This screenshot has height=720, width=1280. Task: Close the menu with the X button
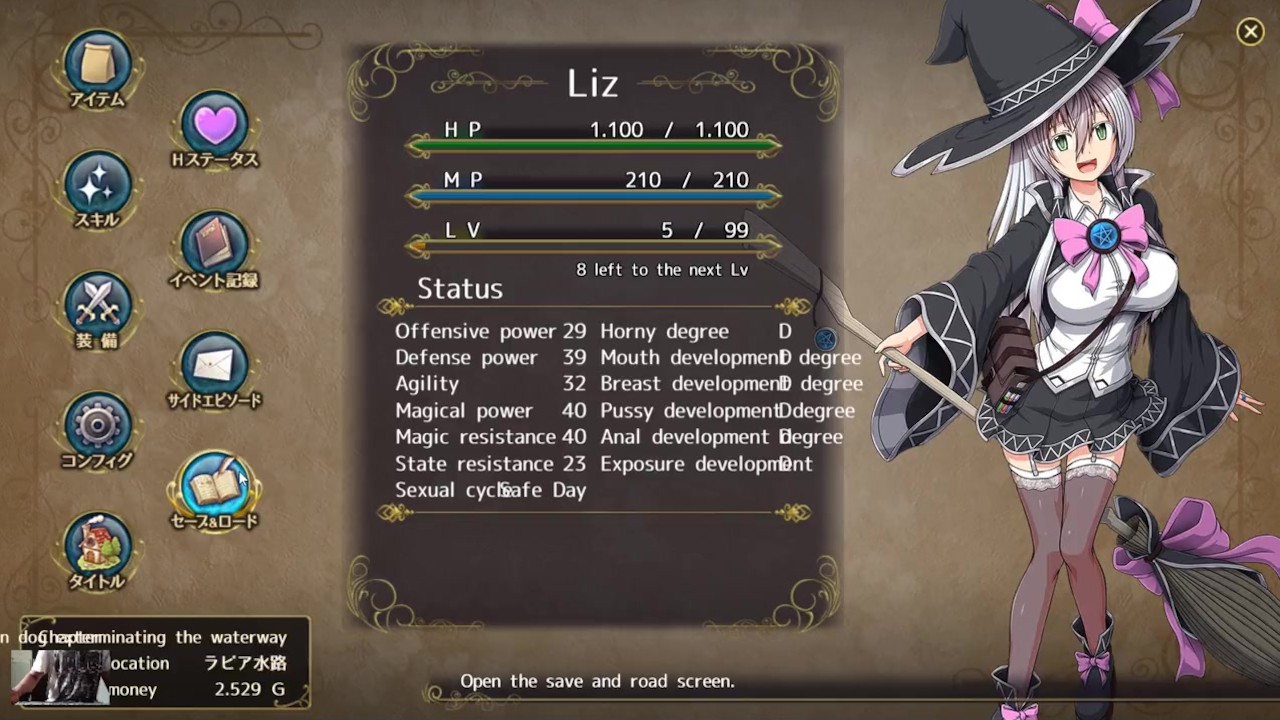pos(1250,32)
